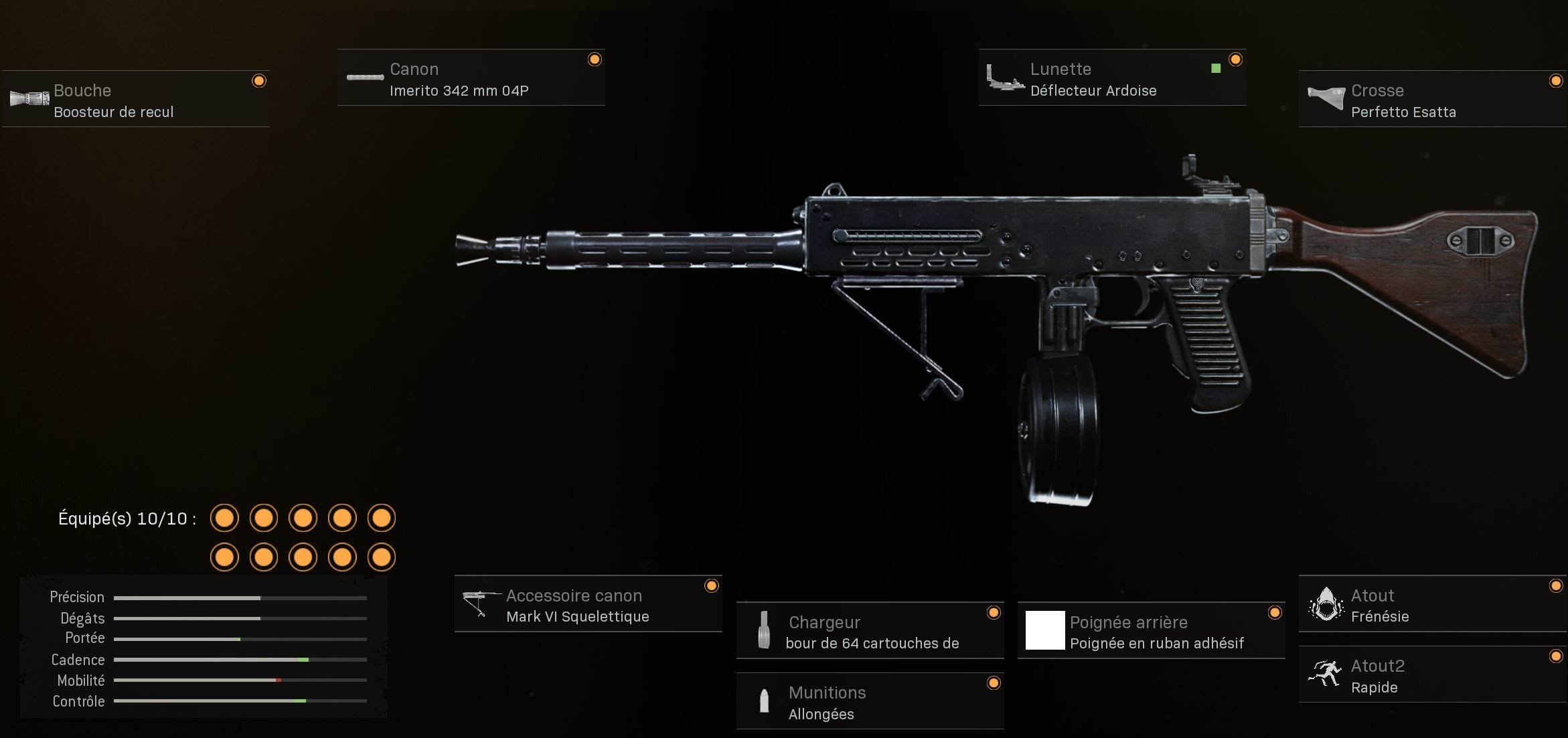Screen dimensions: 1568x738
Task: Select the Perfetto Esatta stock entry
Action: (x=1403, y=112)
